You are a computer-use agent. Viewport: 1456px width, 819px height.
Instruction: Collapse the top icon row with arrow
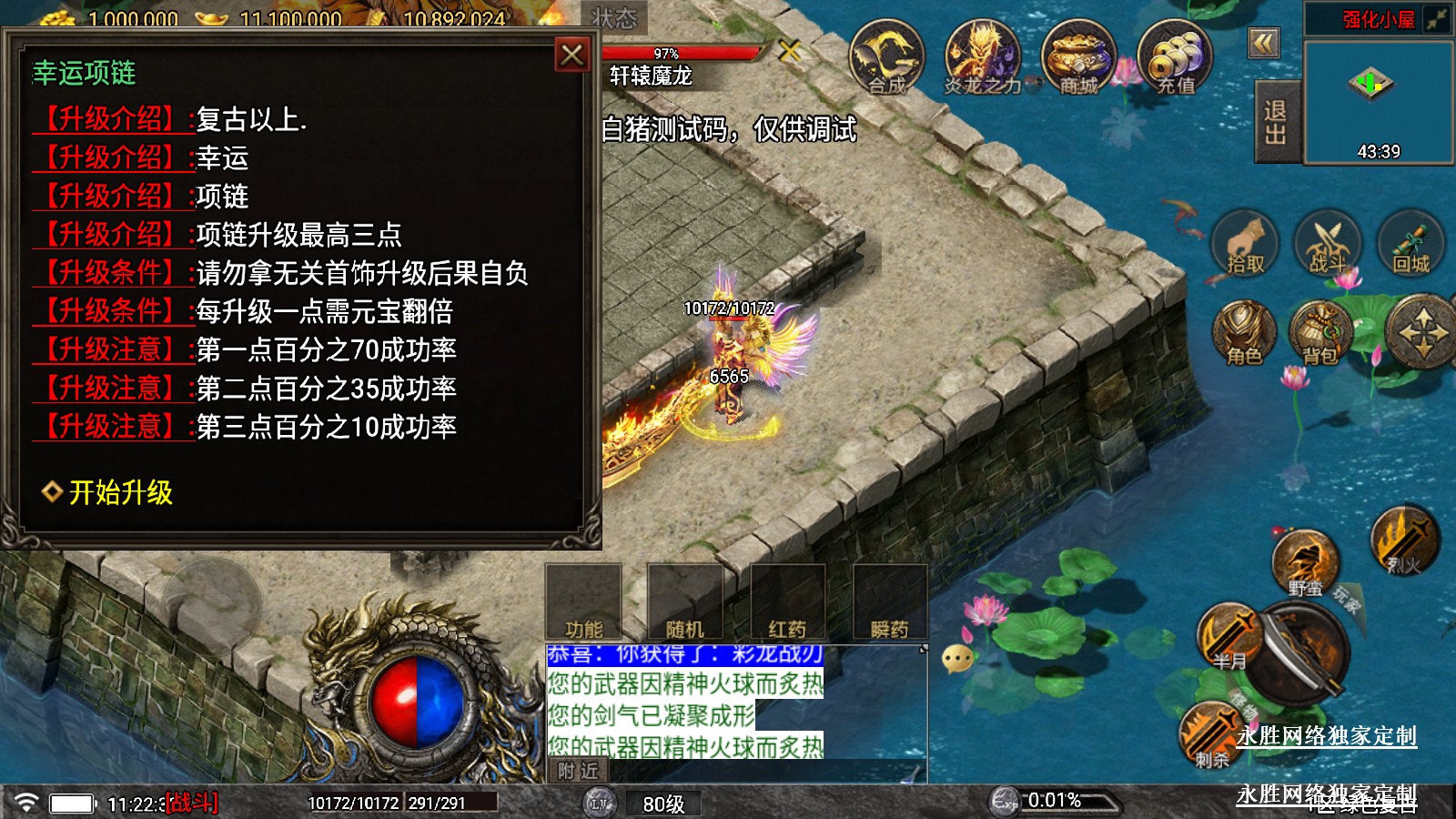click(1263, 43)
